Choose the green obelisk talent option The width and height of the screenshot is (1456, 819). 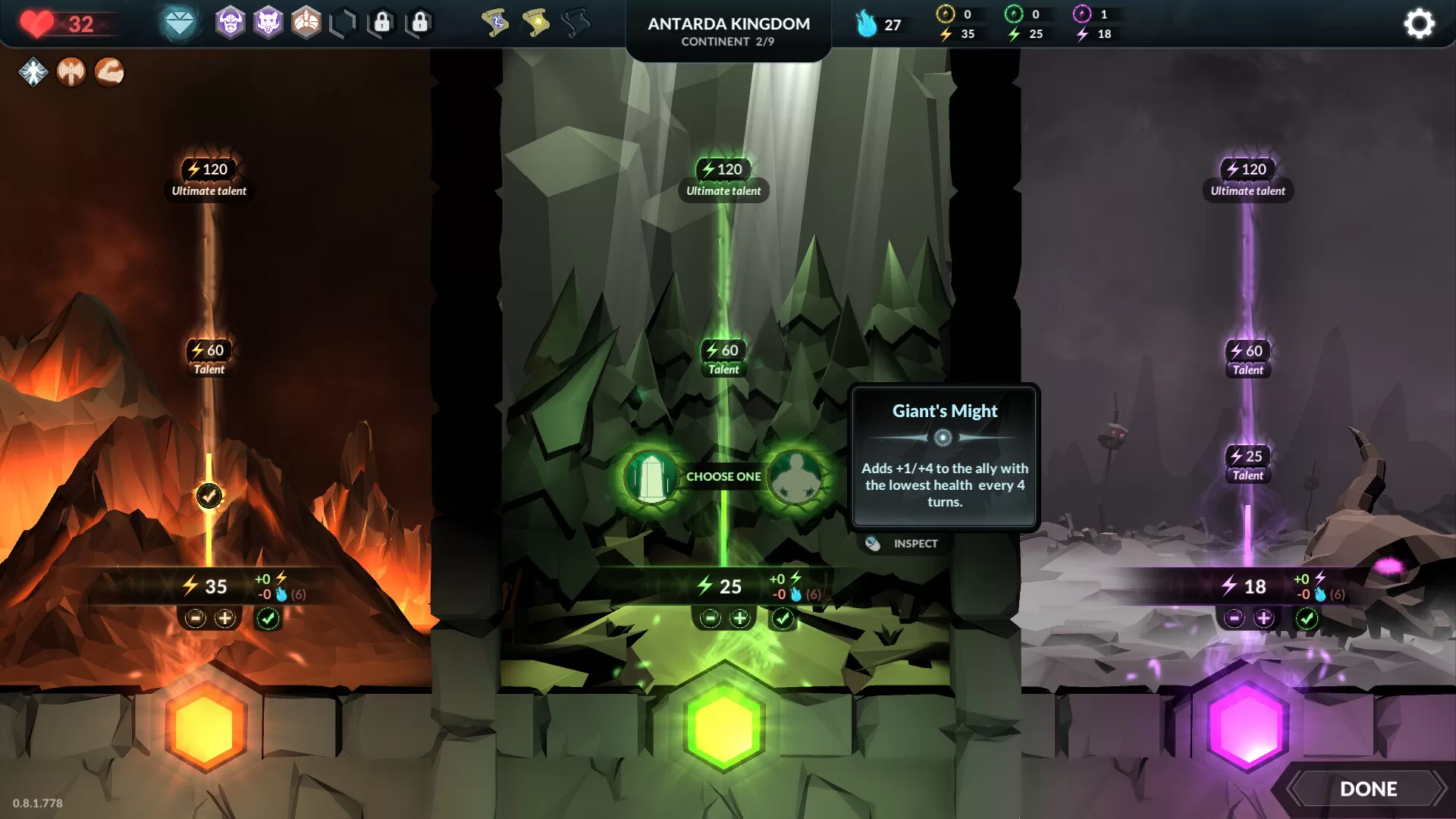point(651,477)
